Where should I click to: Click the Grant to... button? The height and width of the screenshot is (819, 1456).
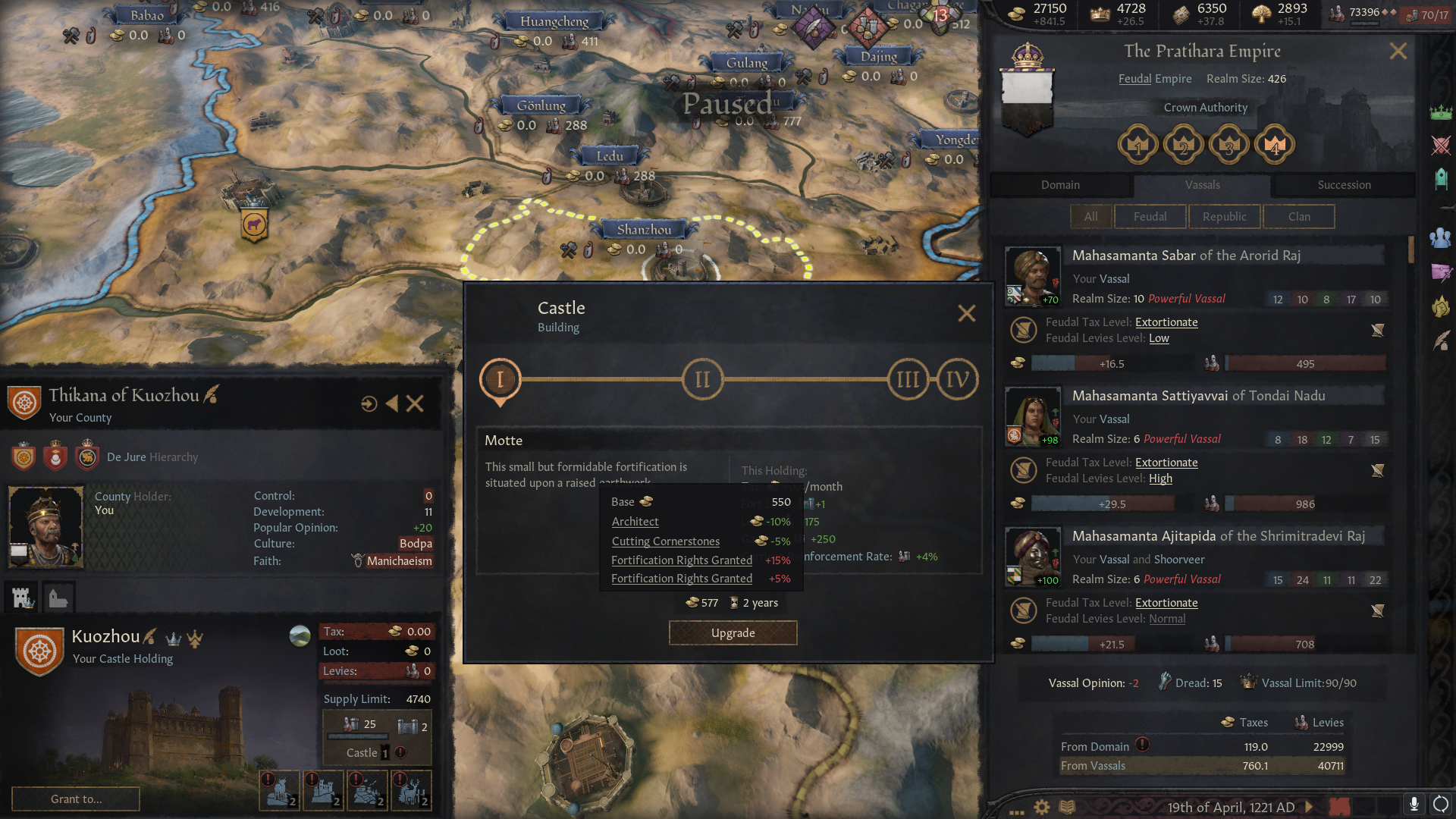coord(75,799)
